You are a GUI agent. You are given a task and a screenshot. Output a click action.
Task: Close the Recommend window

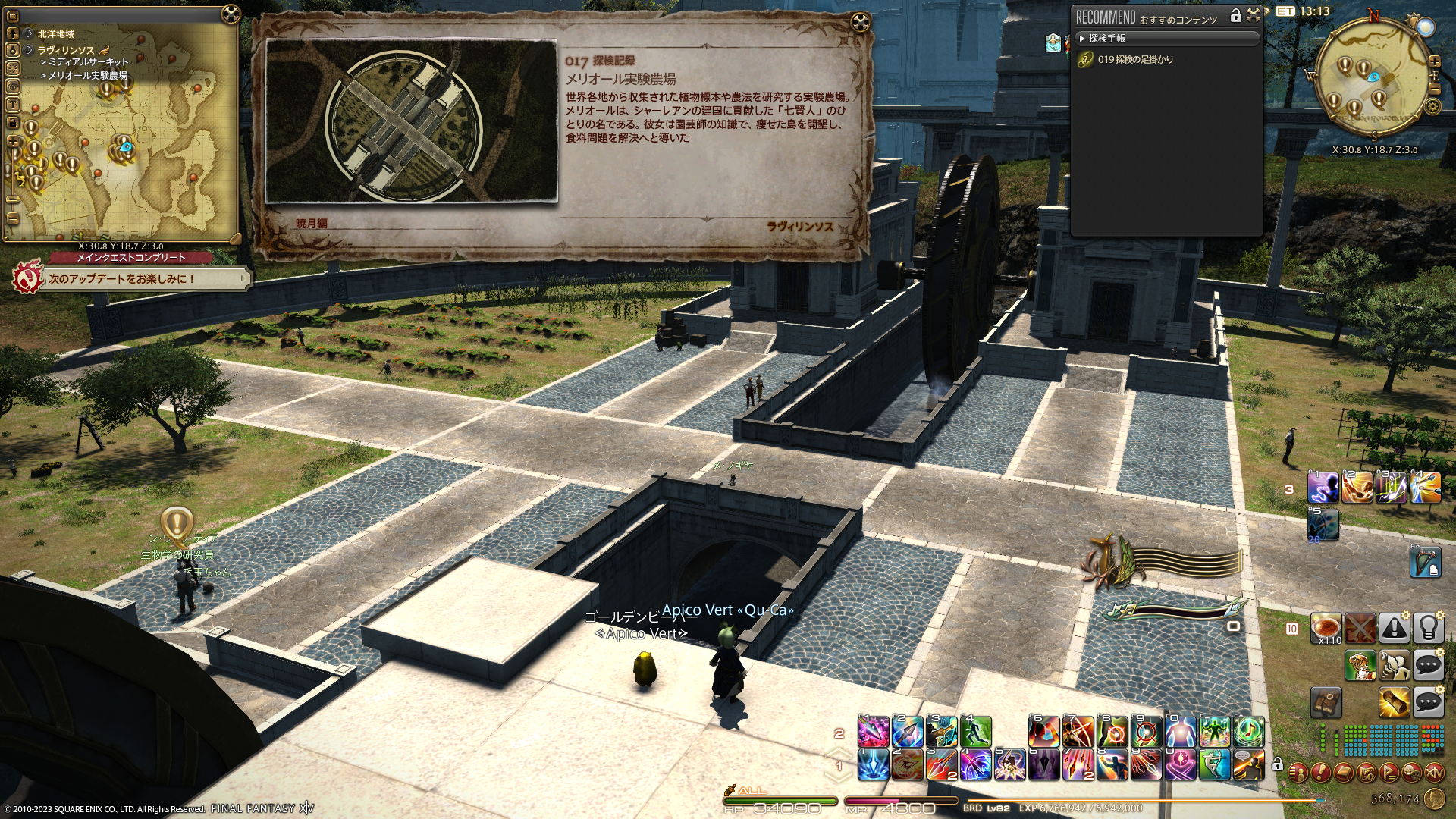click(x=1253, y=14)
